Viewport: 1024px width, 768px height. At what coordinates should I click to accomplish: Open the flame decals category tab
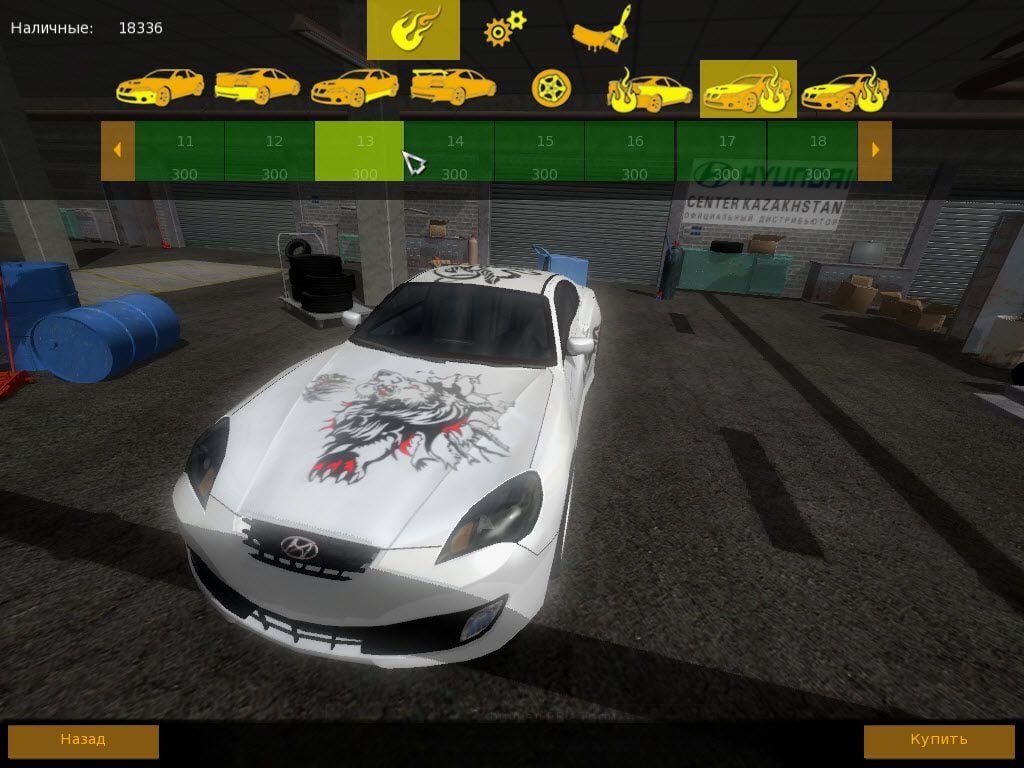pos(413,30)
